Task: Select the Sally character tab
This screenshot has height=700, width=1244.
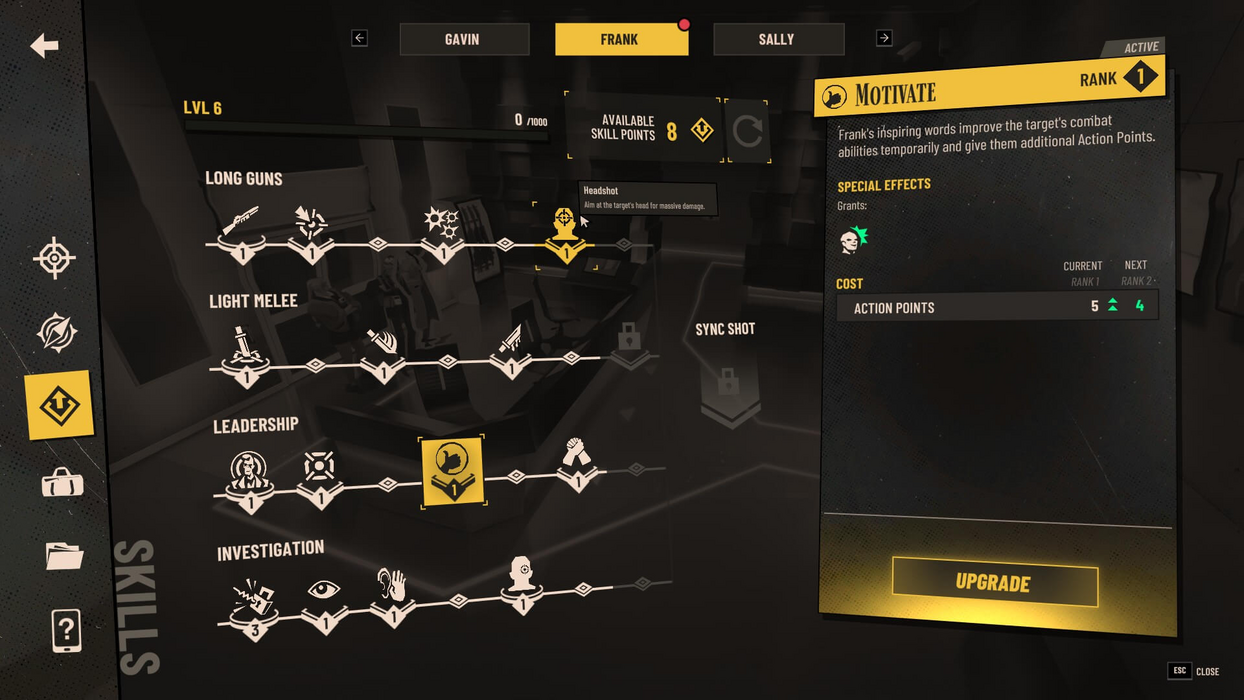Action: click(x=778, y=39)
